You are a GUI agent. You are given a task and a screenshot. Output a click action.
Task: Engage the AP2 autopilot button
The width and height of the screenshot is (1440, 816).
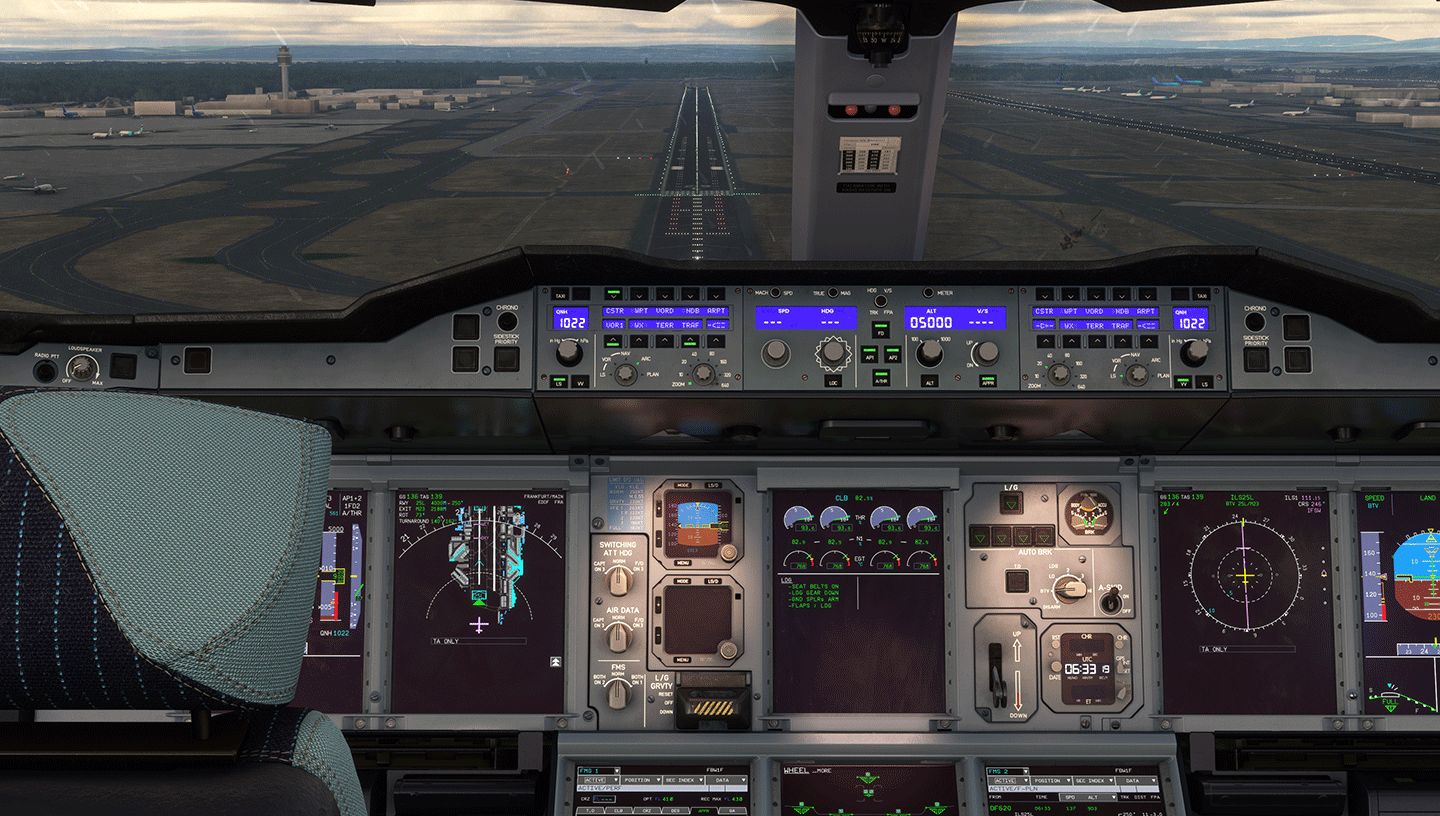[x=892, y=354]
